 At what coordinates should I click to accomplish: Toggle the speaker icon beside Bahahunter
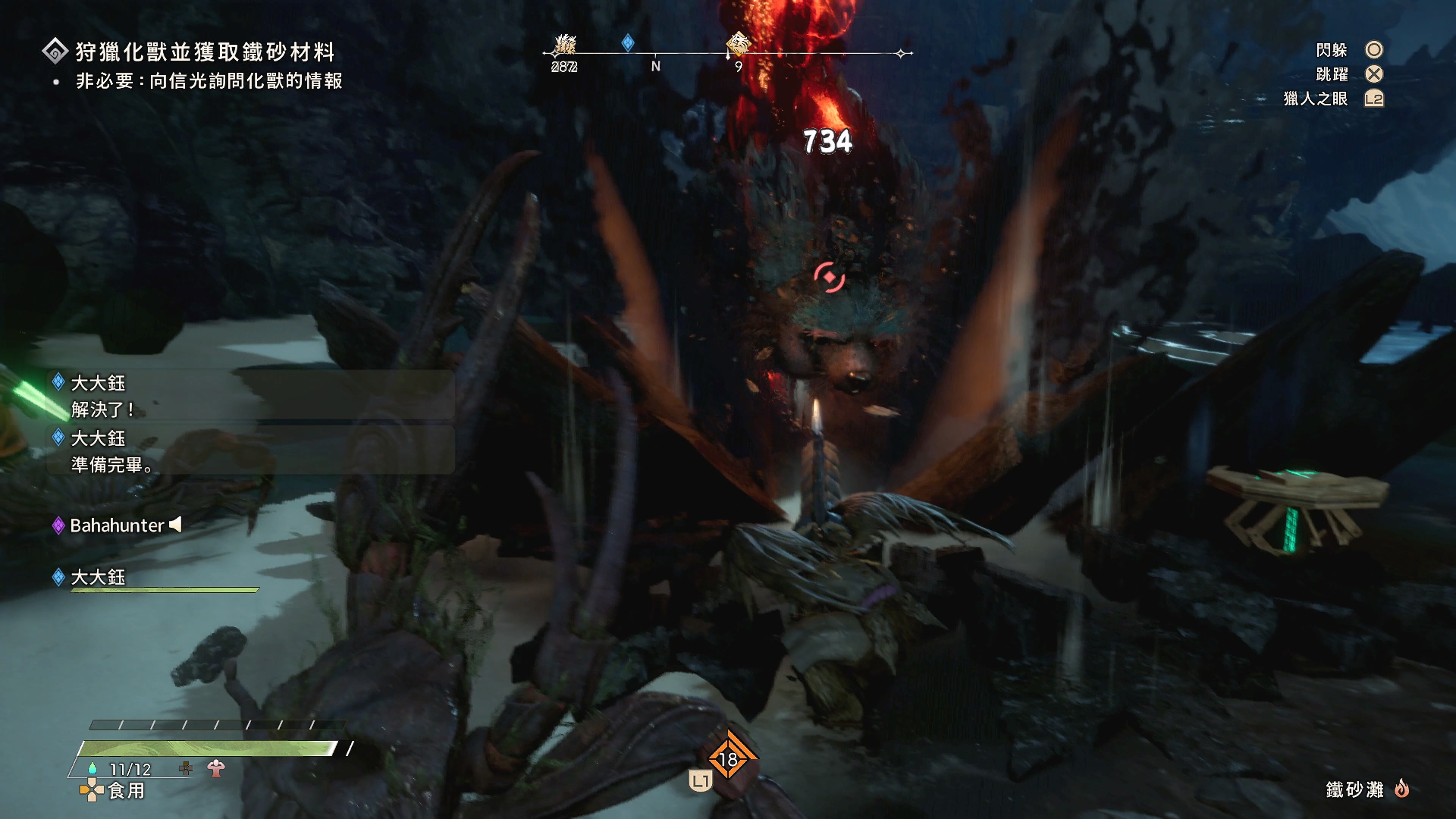pyautogui.click(x=176, y=524)
